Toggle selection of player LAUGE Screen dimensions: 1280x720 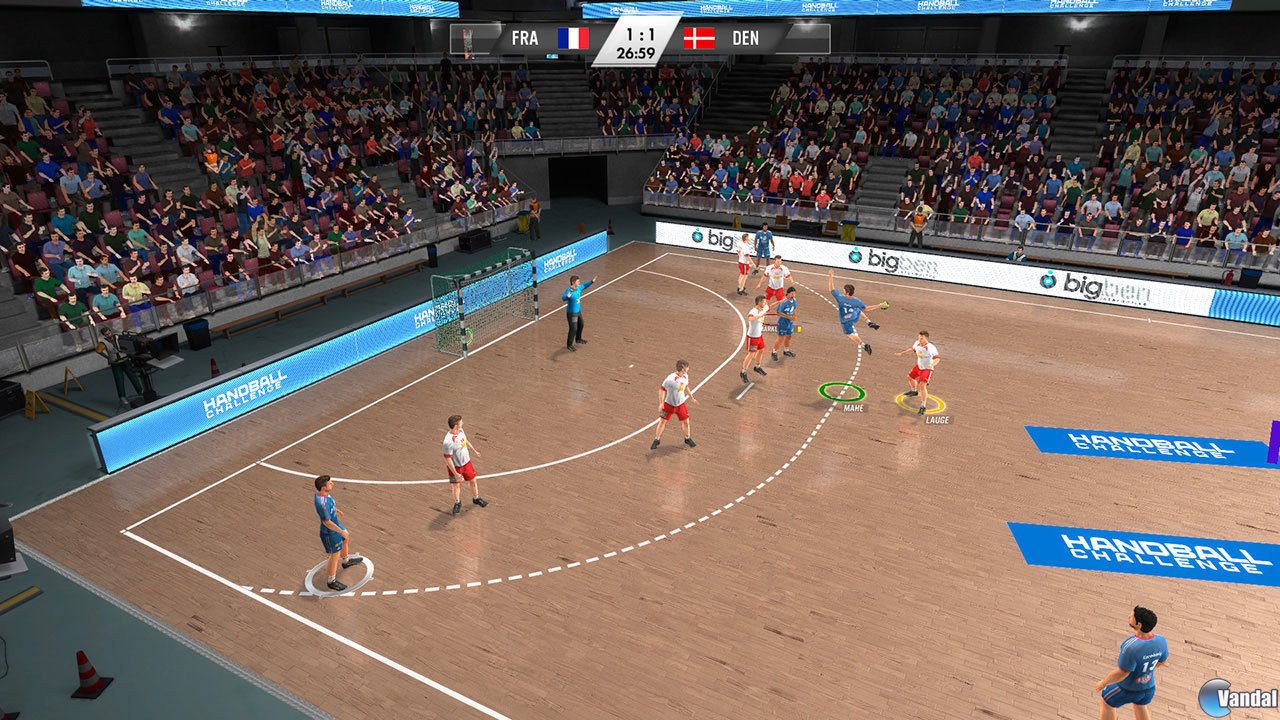click(x=923, y=360)
